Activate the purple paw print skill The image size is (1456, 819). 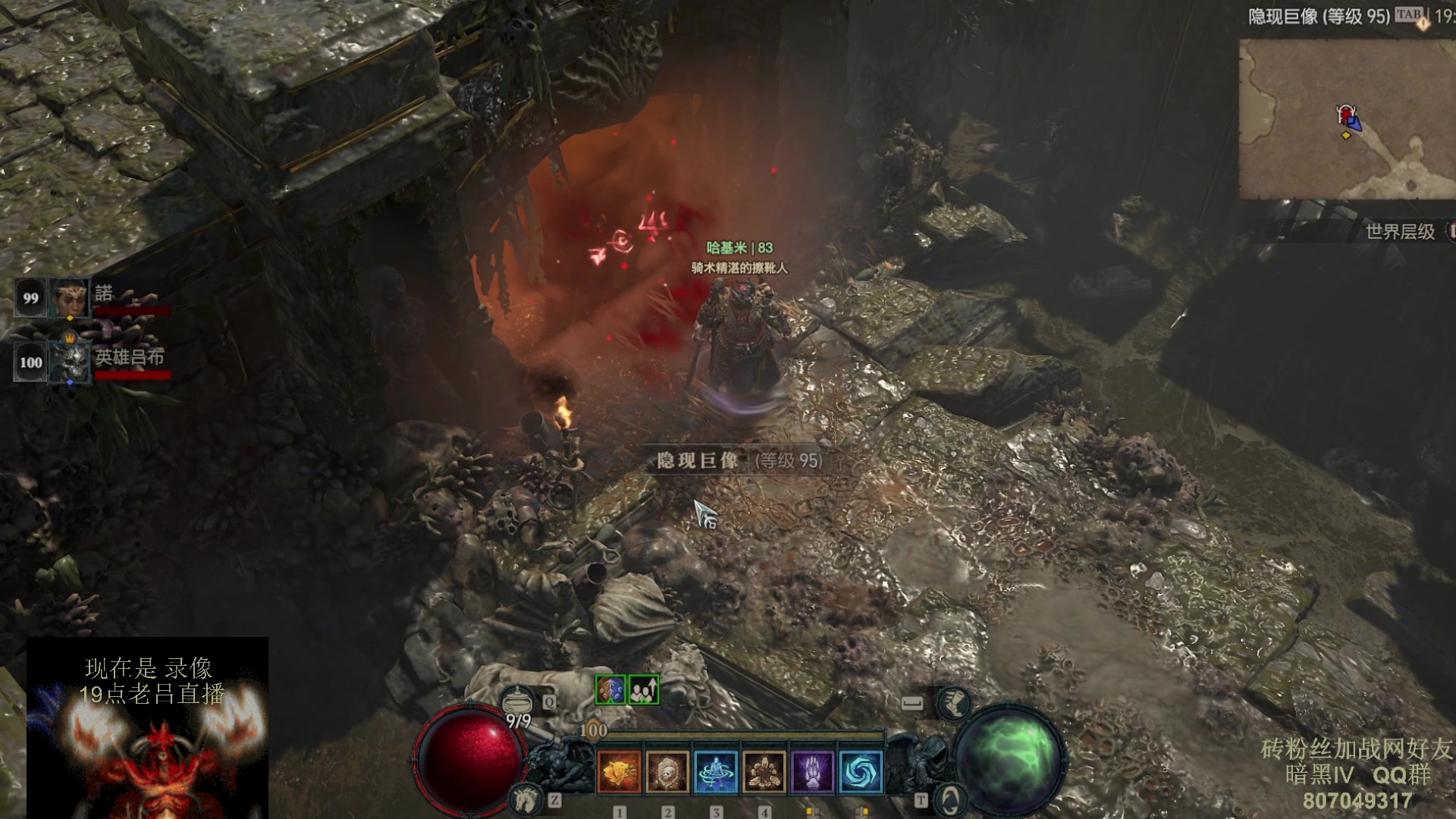coord(812,772)
